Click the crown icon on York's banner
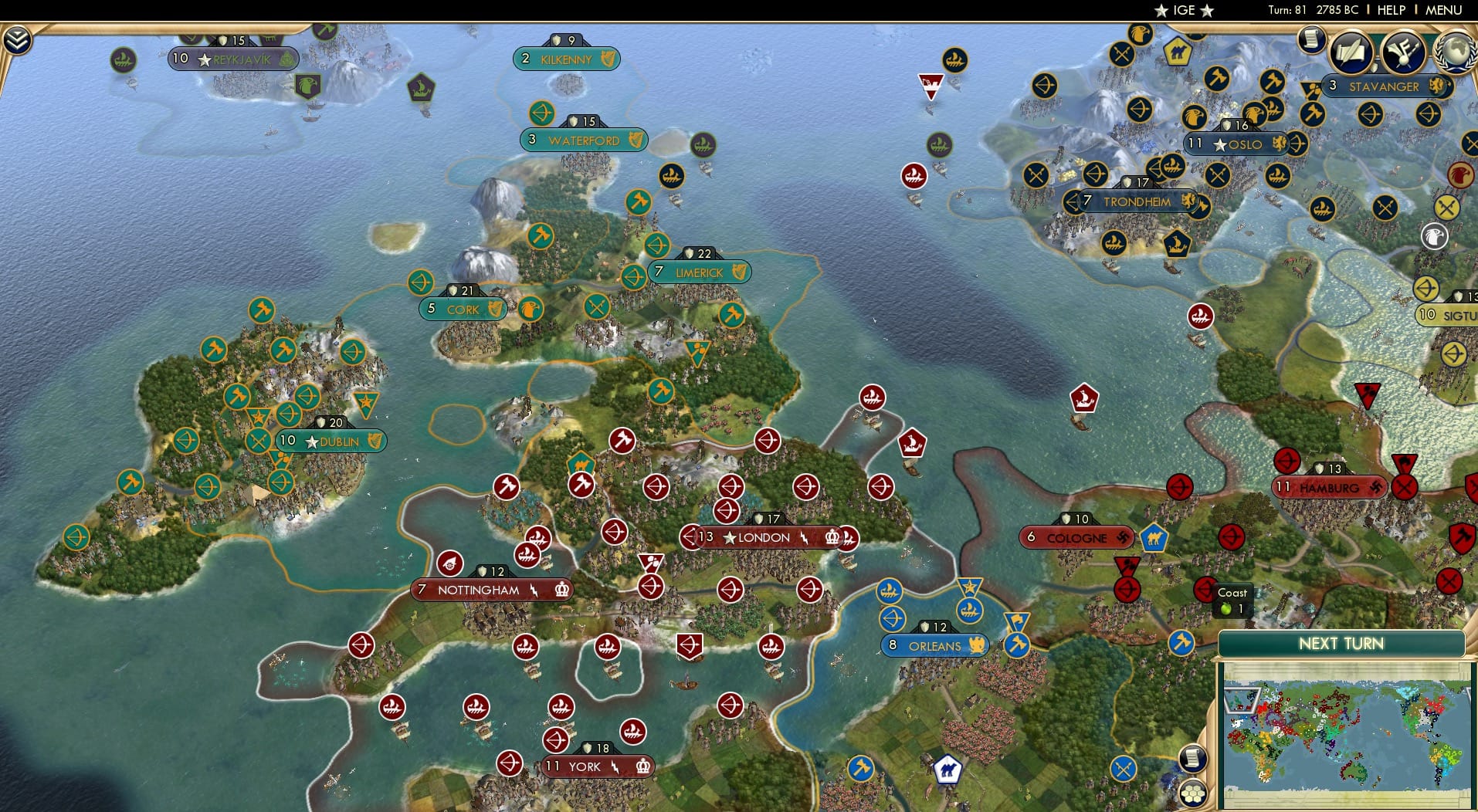Screen dimensions: 1478x812 pos(643,765)
